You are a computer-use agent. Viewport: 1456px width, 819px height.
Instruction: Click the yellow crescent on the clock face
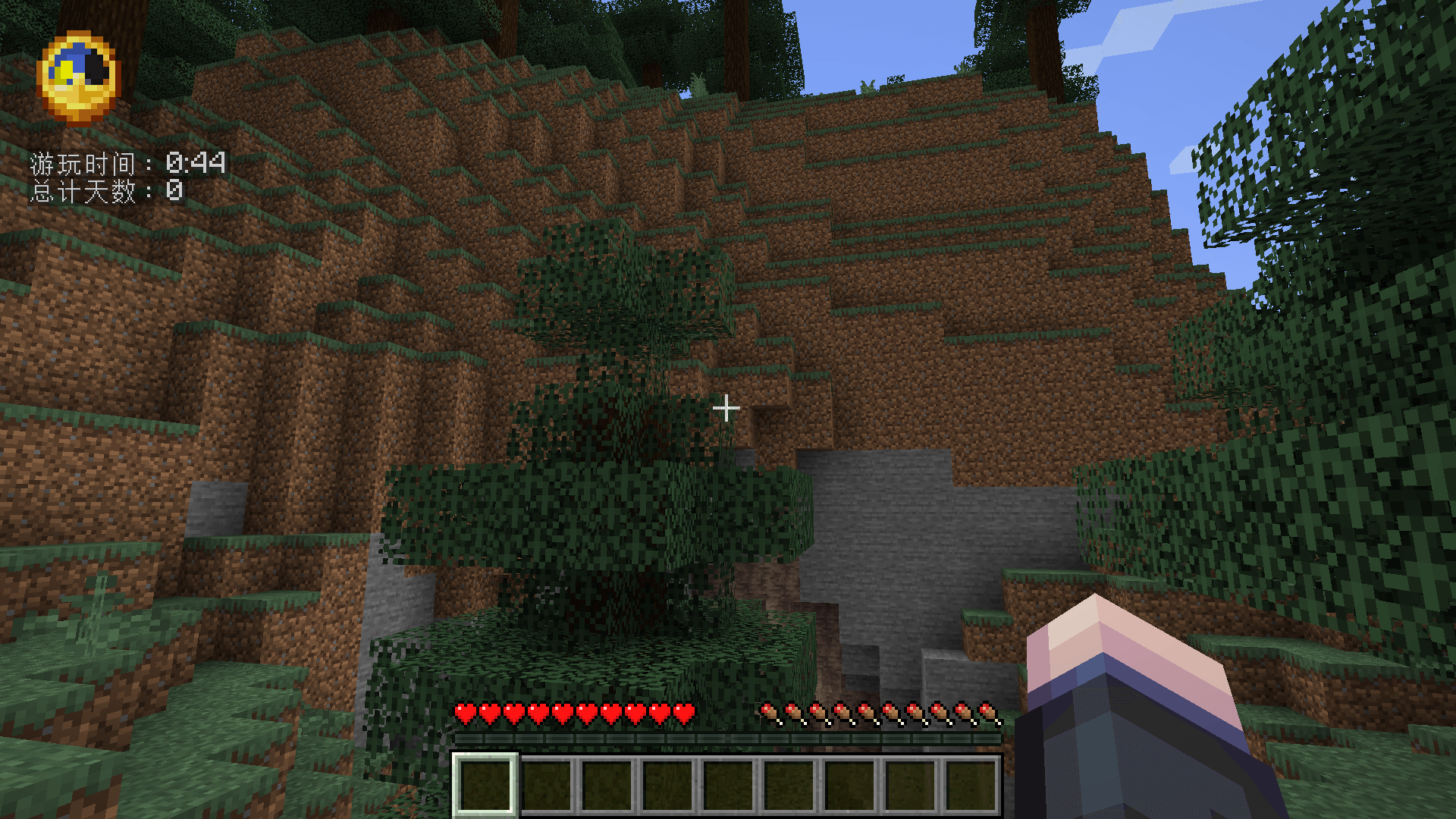click(x=67, y=68)
